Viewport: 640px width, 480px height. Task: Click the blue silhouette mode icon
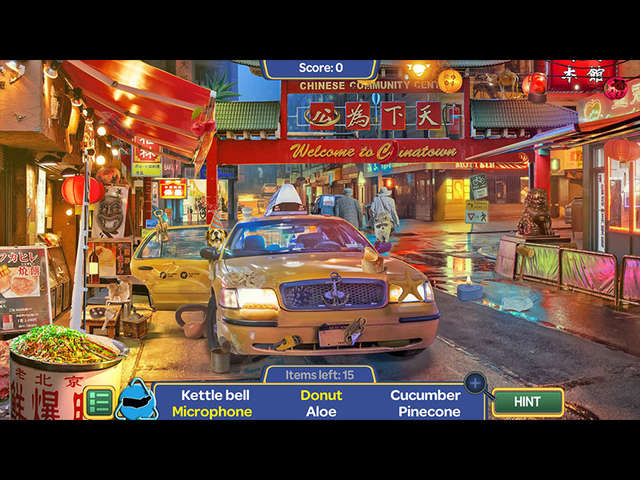tap(136, 401)
